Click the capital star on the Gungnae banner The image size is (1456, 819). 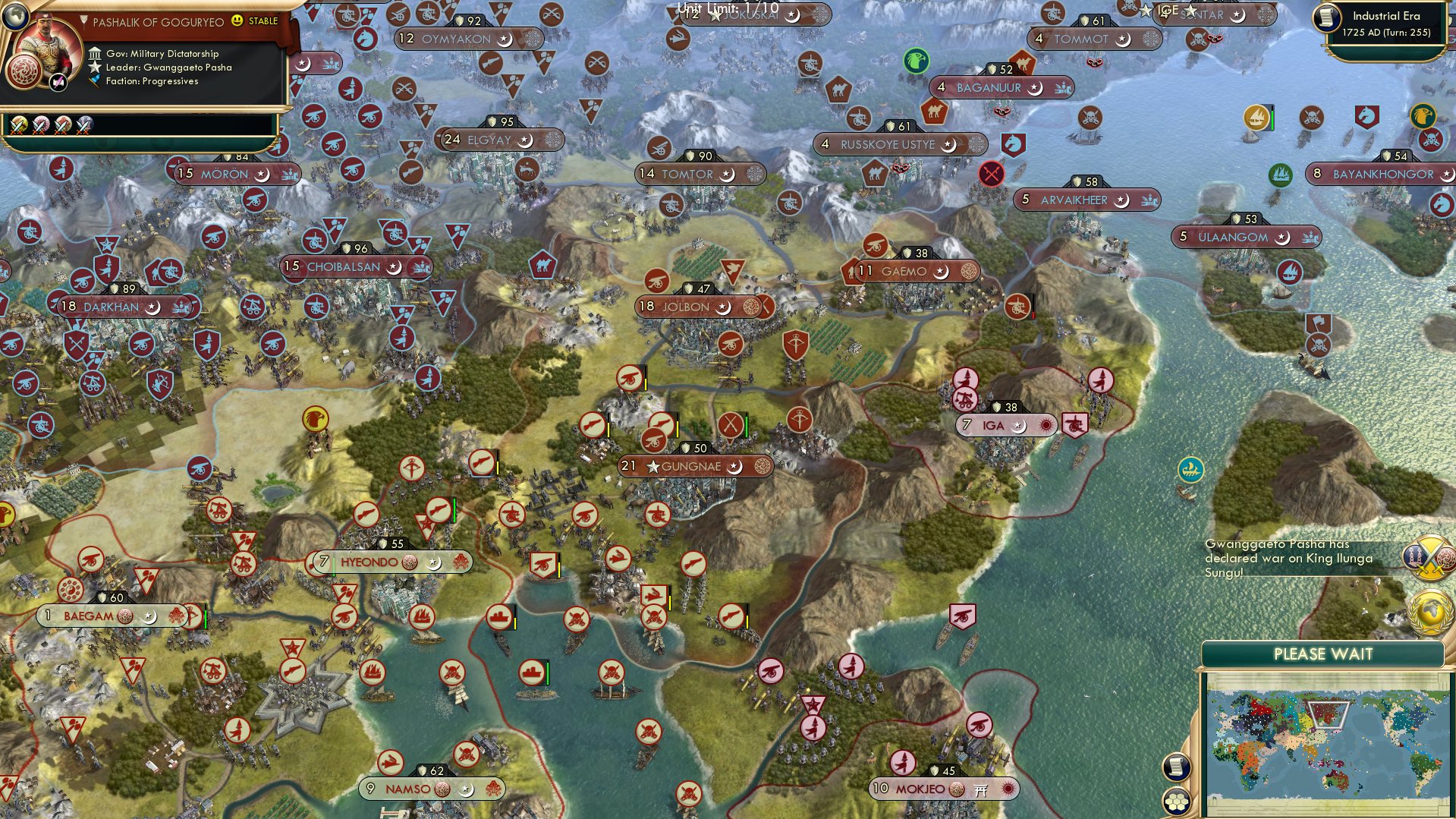pos(653,467)
